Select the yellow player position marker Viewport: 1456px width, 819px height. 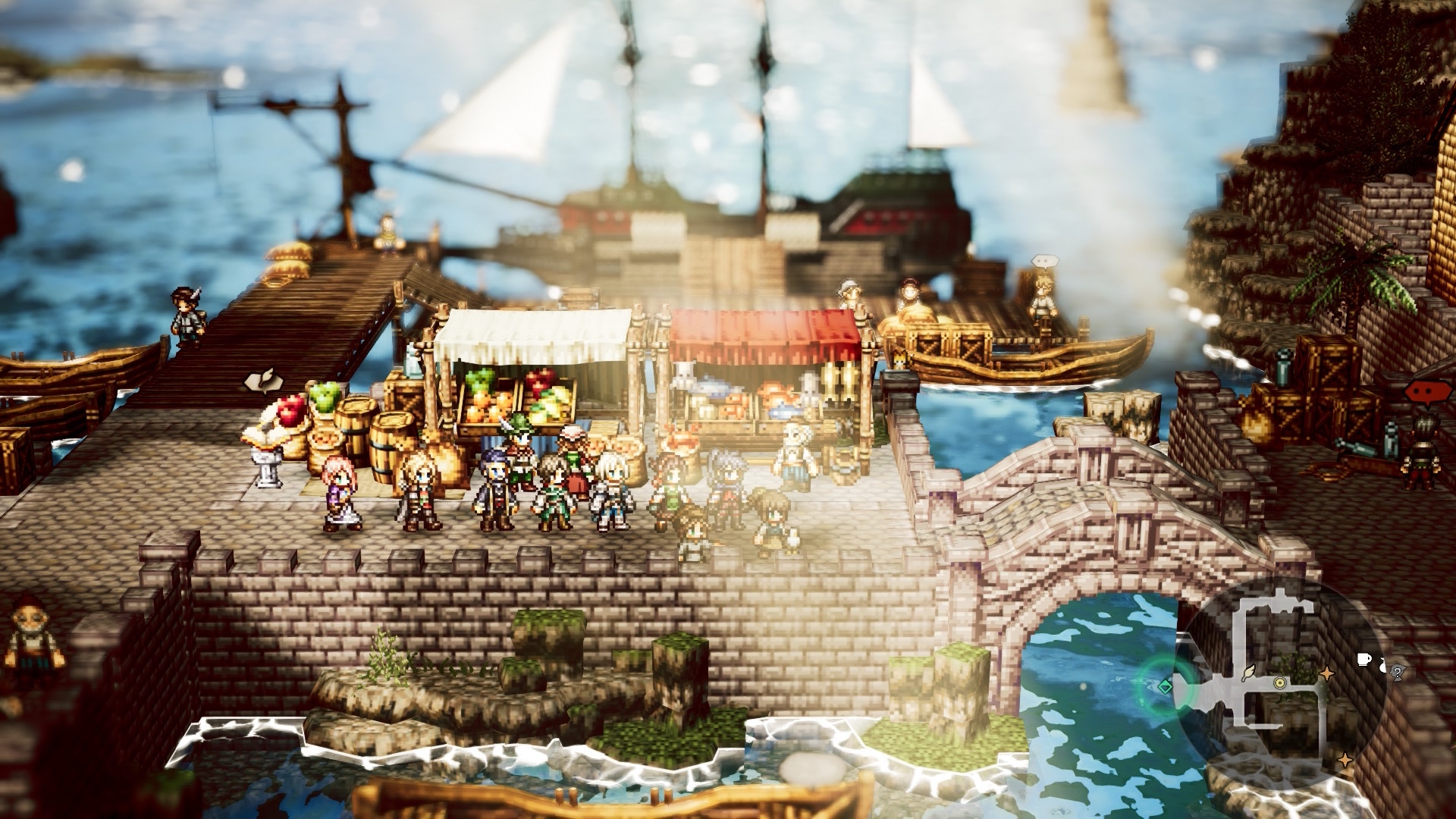click(x=1280, y=682)
